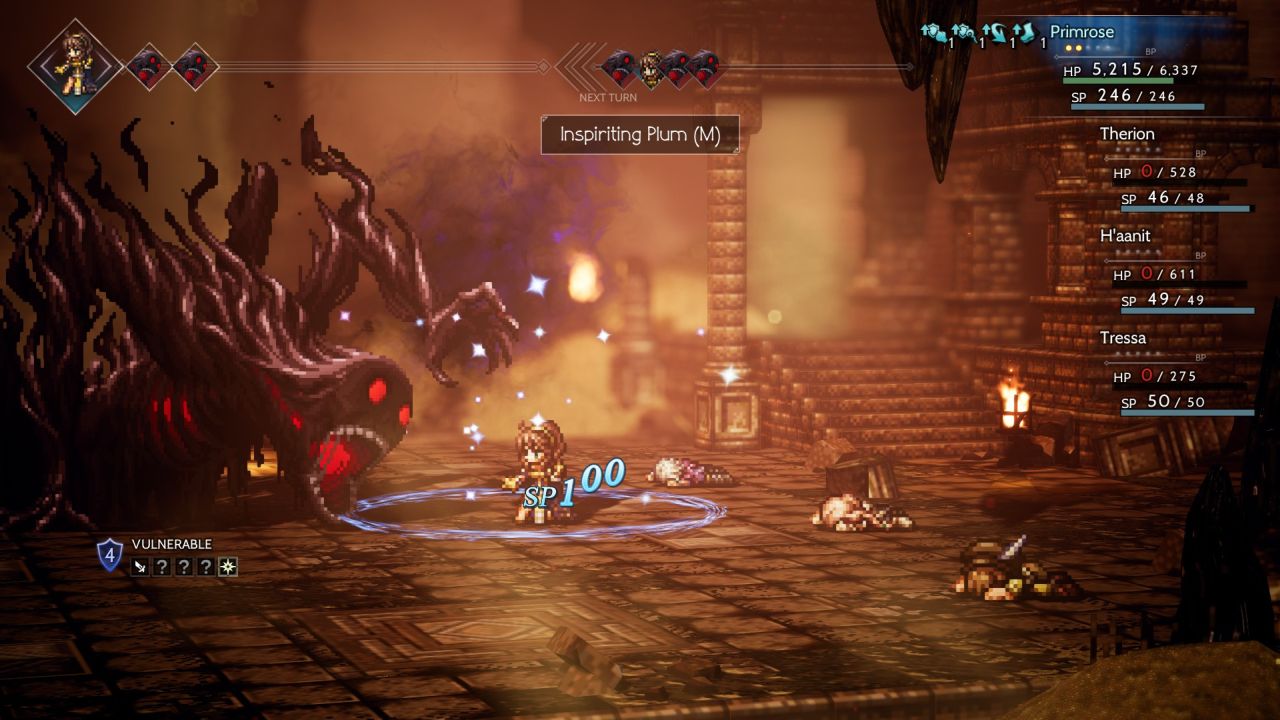The image size is (1280, 720).
Task: Click the blue shield counter showing 4
Action: click(x=109, y=554)
